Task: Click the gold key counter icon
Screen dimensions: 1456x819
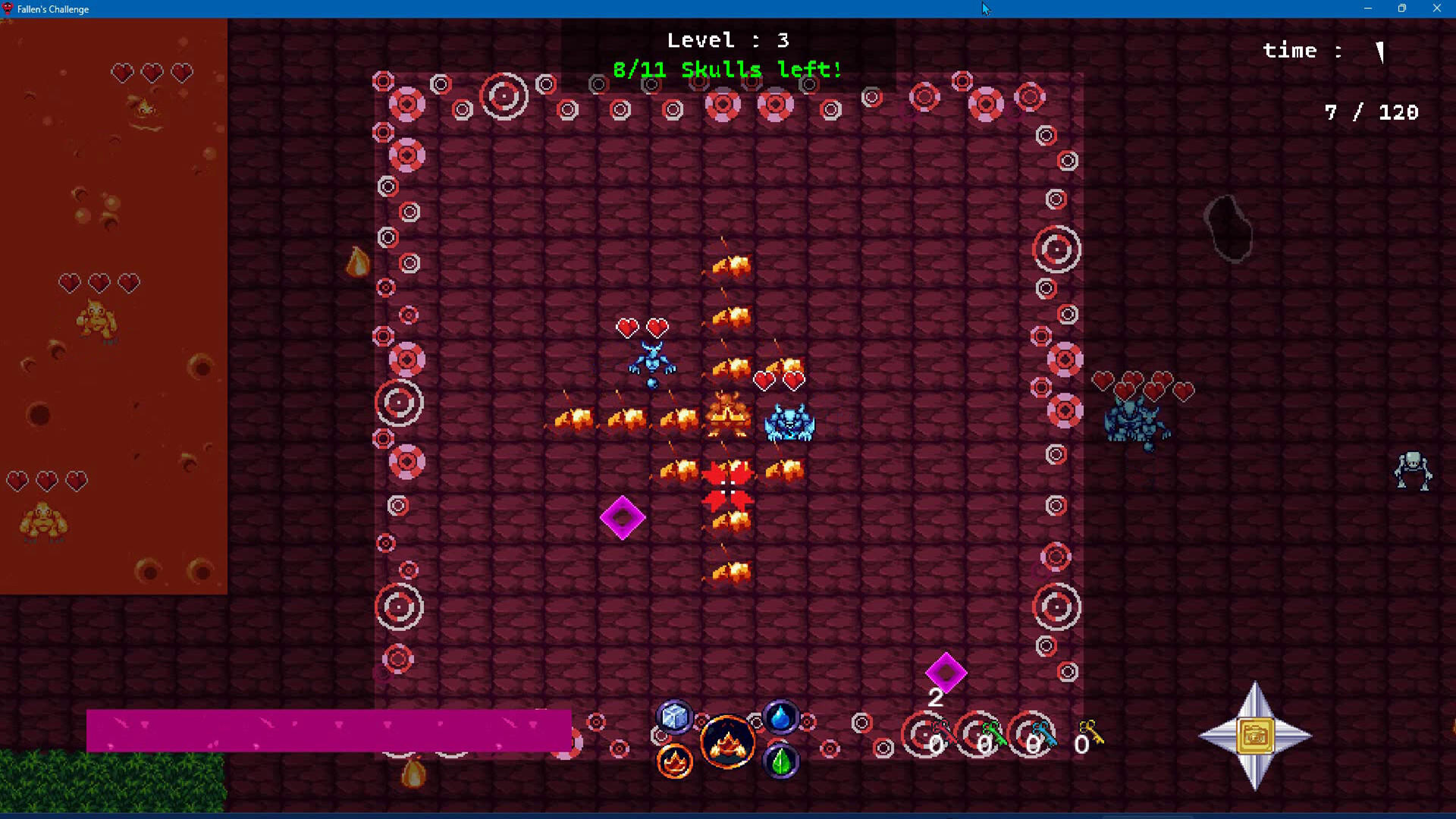Action: (x=1090, y=733)
